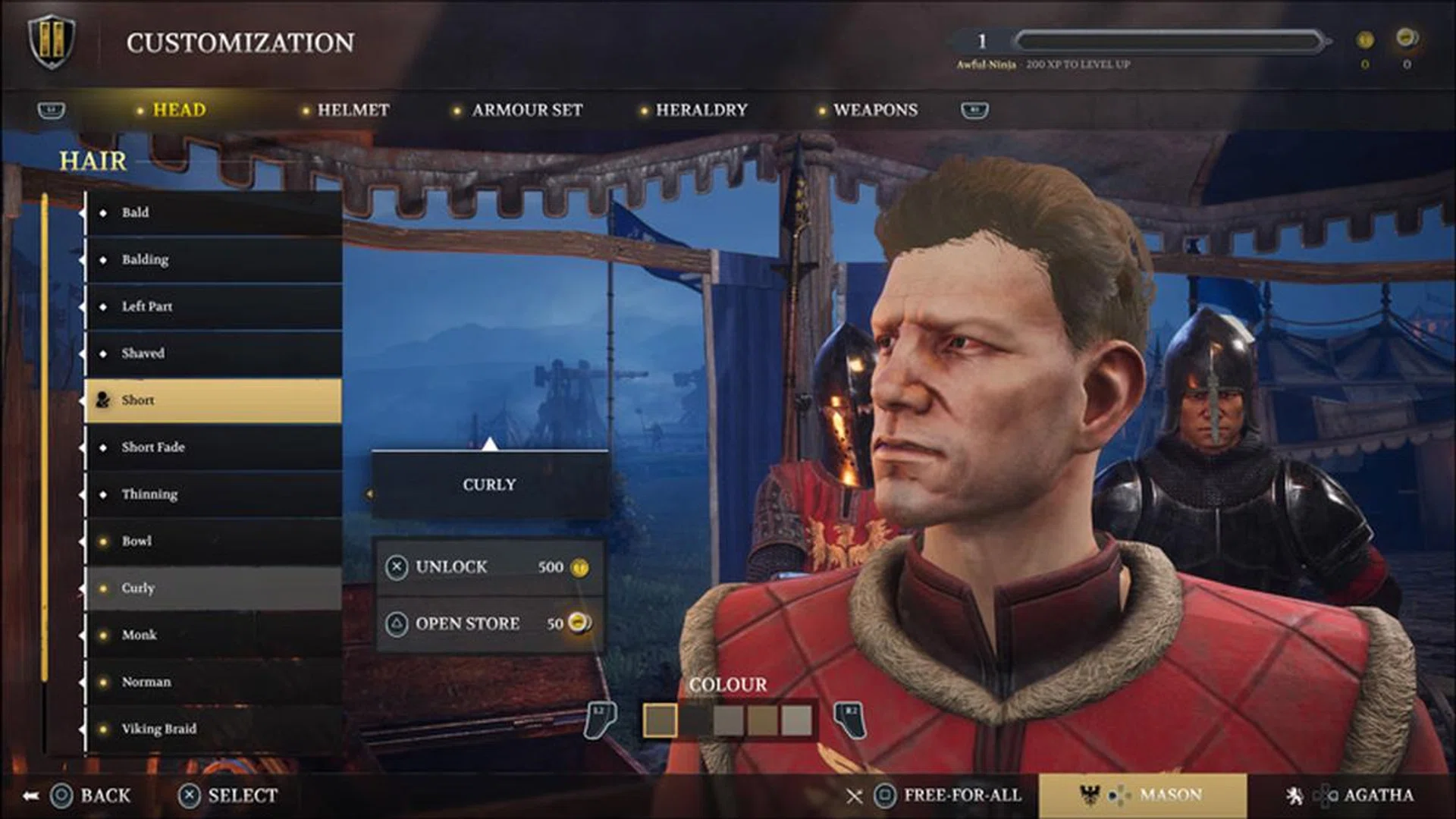The image size is (1456, 819).
Task: Open the Armour Set tab
Action: [x=526, y=110]
